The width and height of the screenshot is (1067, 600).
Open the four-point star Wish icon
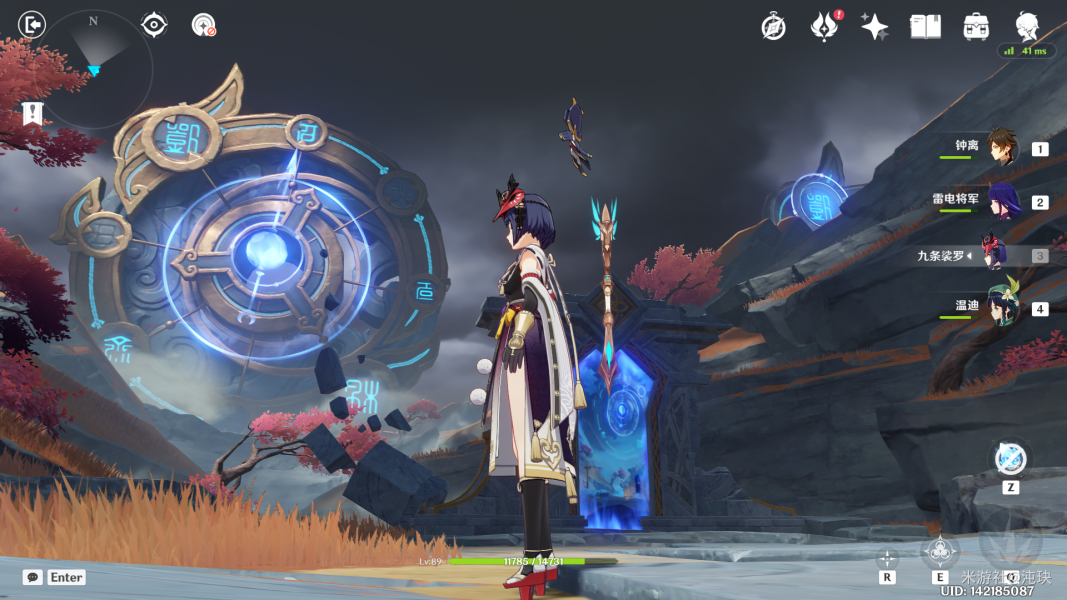[875, 27]
